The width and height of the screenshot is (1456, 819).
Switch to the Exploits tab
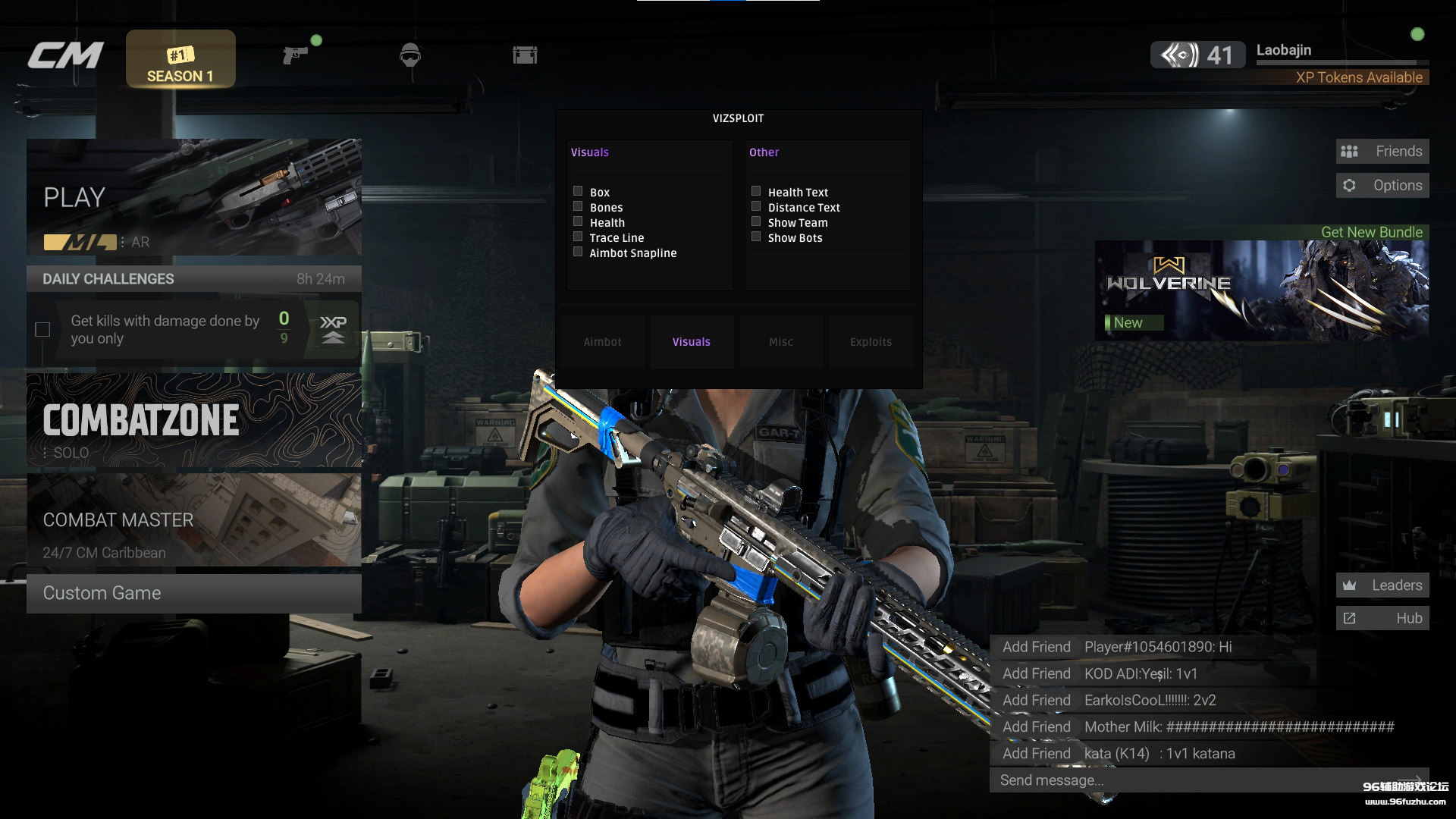[x=871, y=342]
